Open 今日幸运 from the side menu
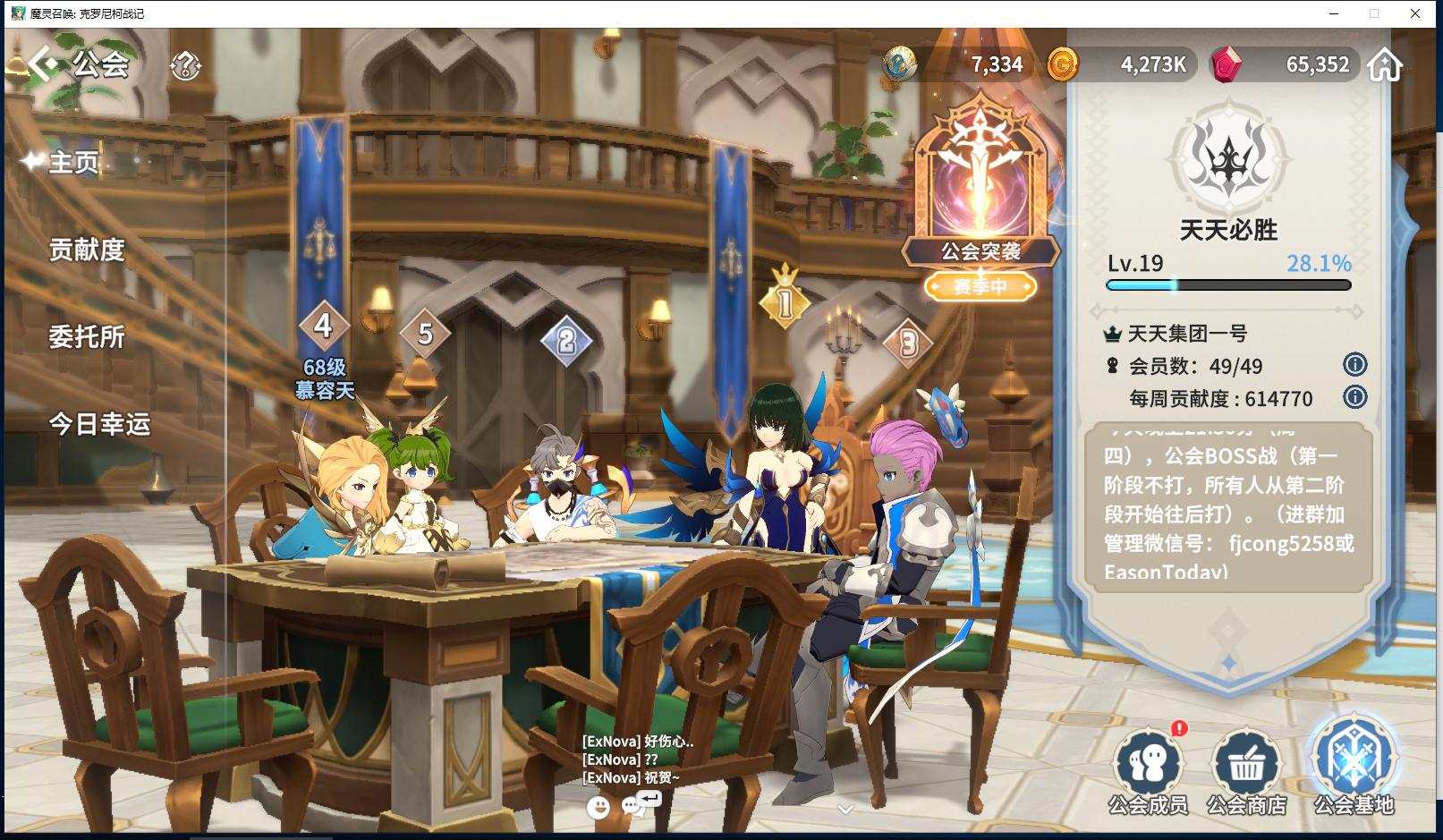The height and width of the screenshot is (840, 1443). tap(99, 423)
